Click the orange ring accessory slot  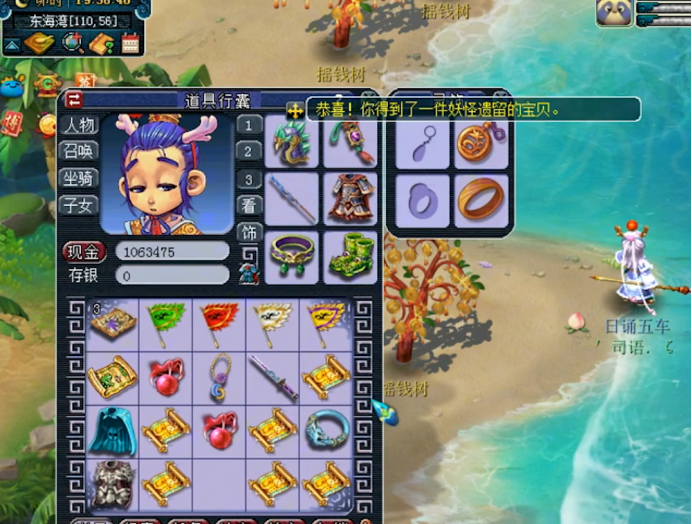point(480,201)
